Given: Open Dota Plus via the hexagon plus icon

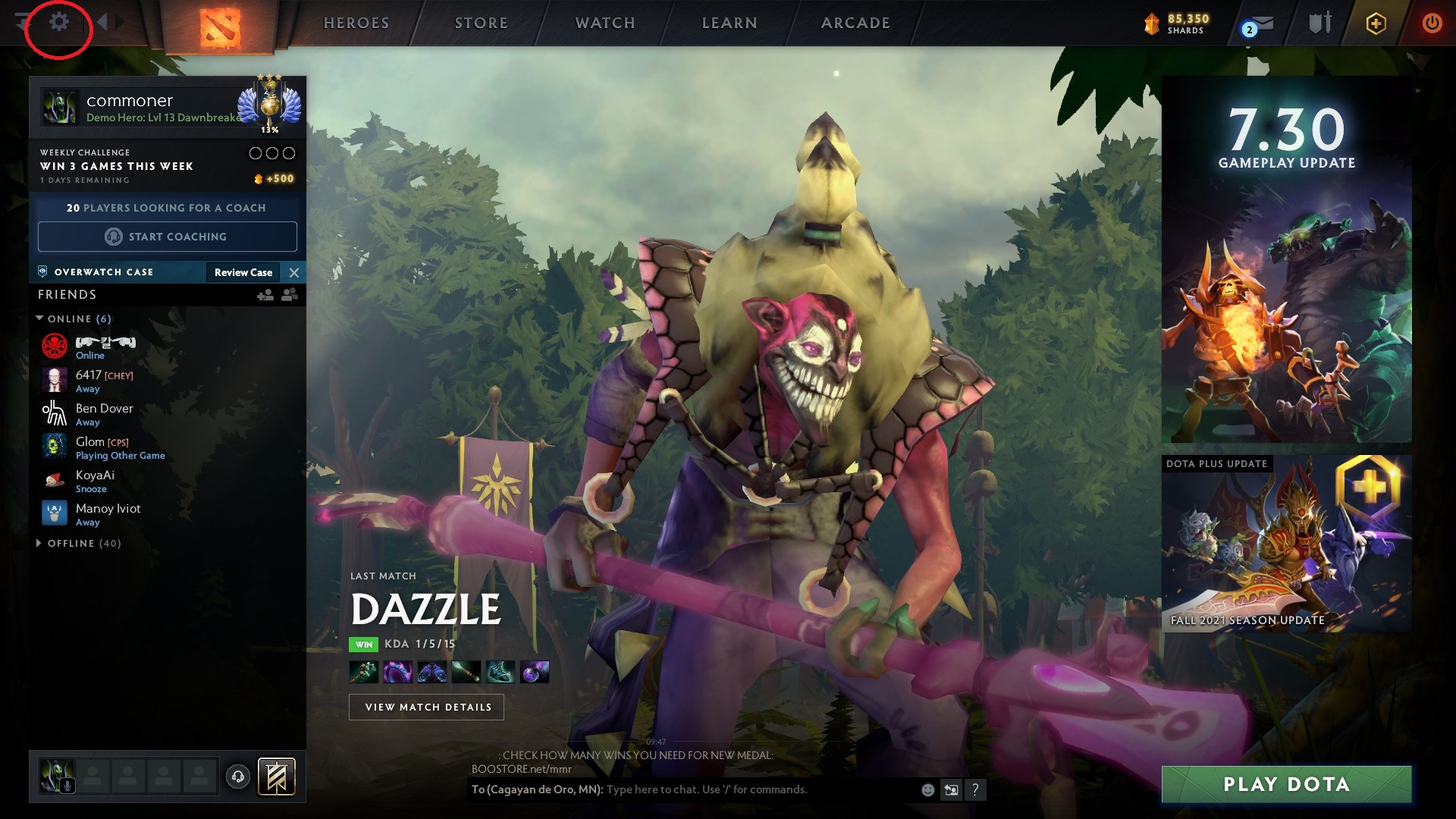Looking at the screenshot, I should tap(1376, 23).
